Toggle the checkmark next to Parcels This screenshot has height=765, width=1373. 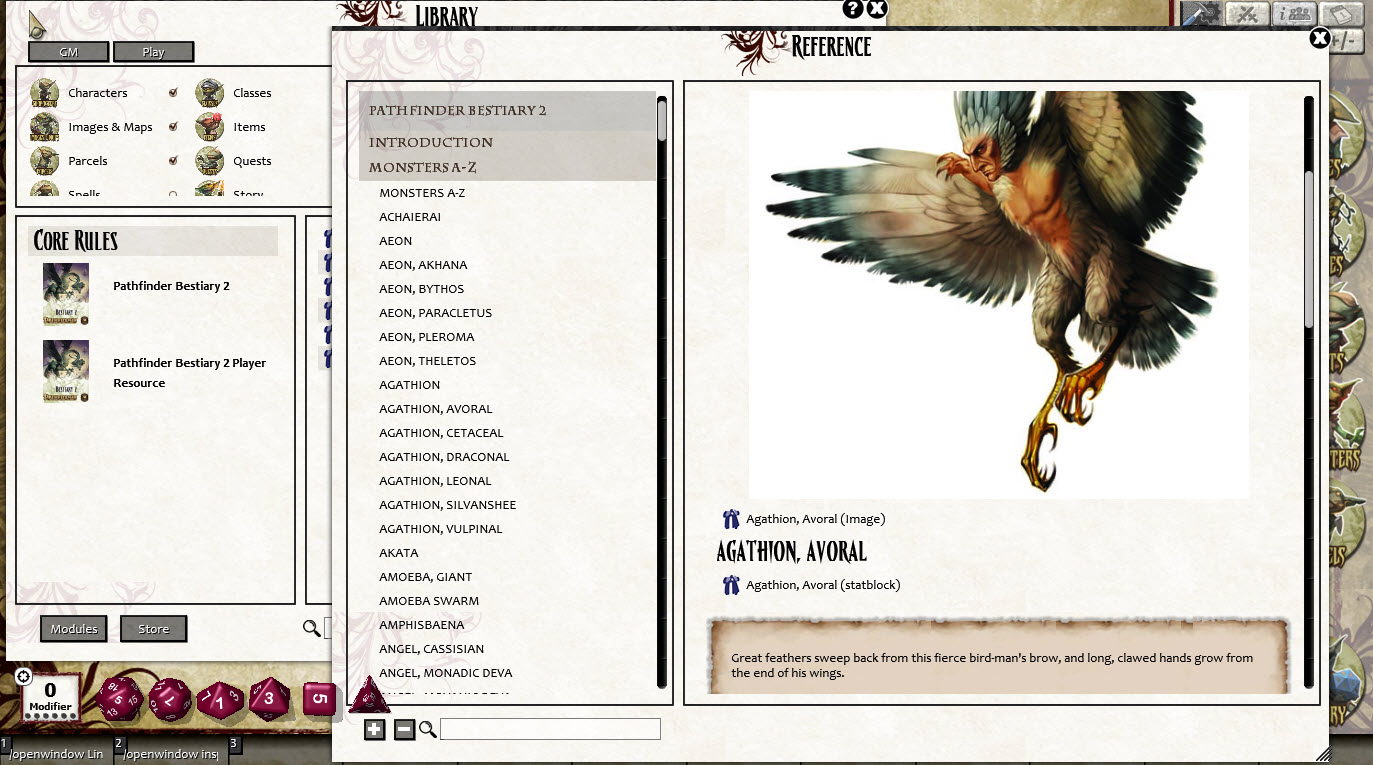[x=173, y=161]
